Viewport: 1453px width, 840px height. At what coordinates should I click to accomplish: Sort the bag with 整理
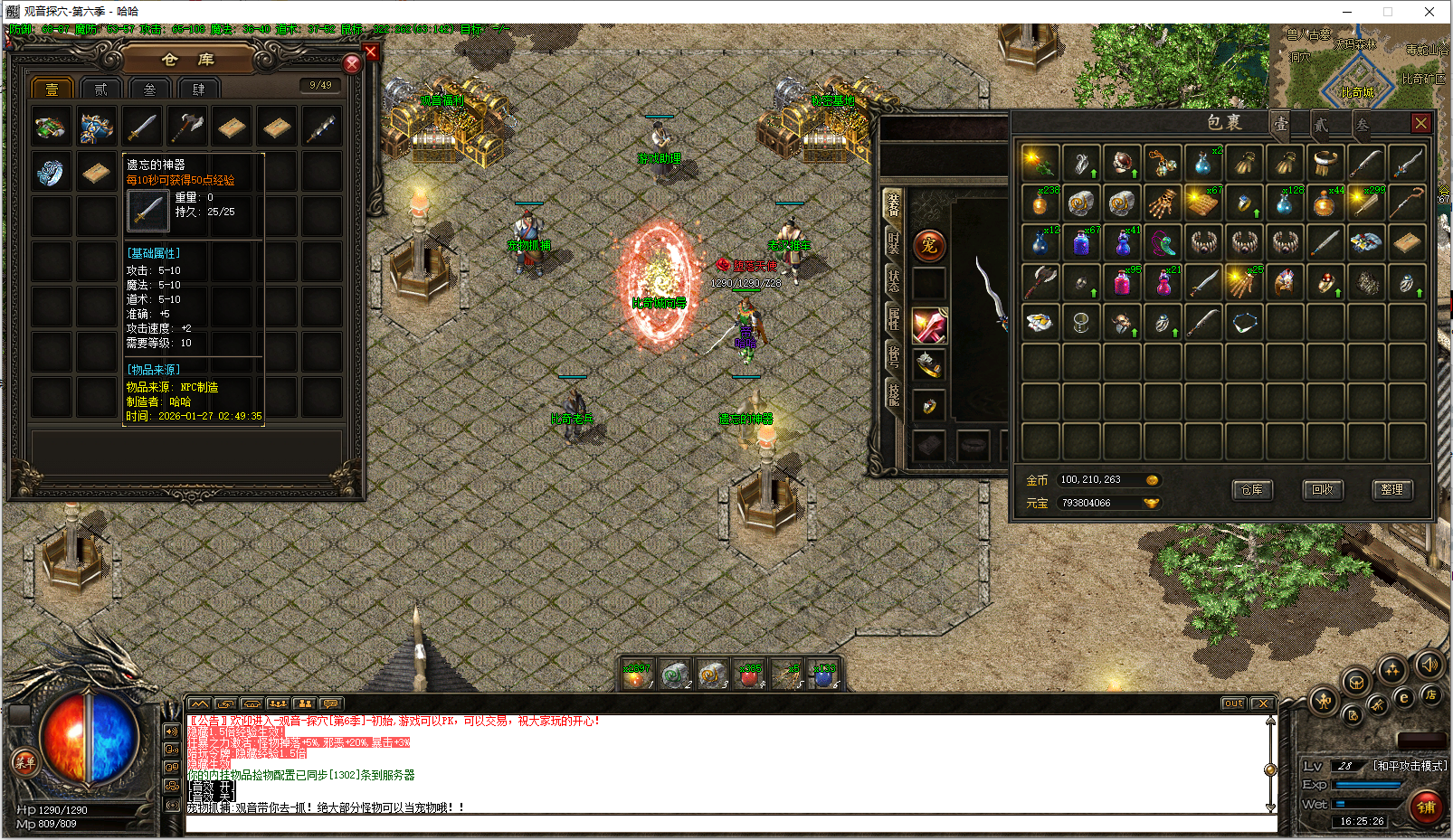1391,490
